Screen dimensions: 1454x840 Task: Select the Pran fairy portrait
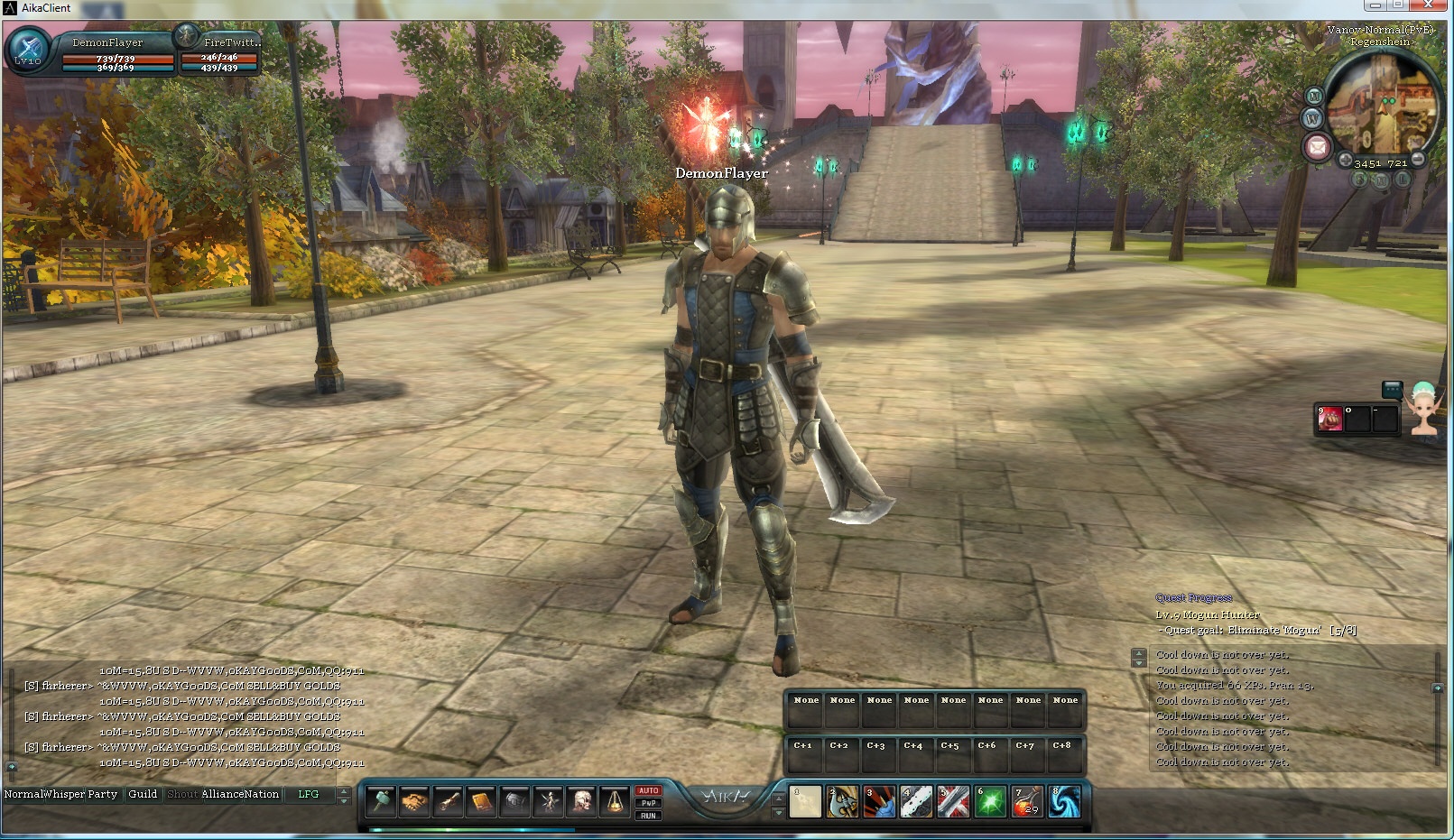[x=1423, y=408]
